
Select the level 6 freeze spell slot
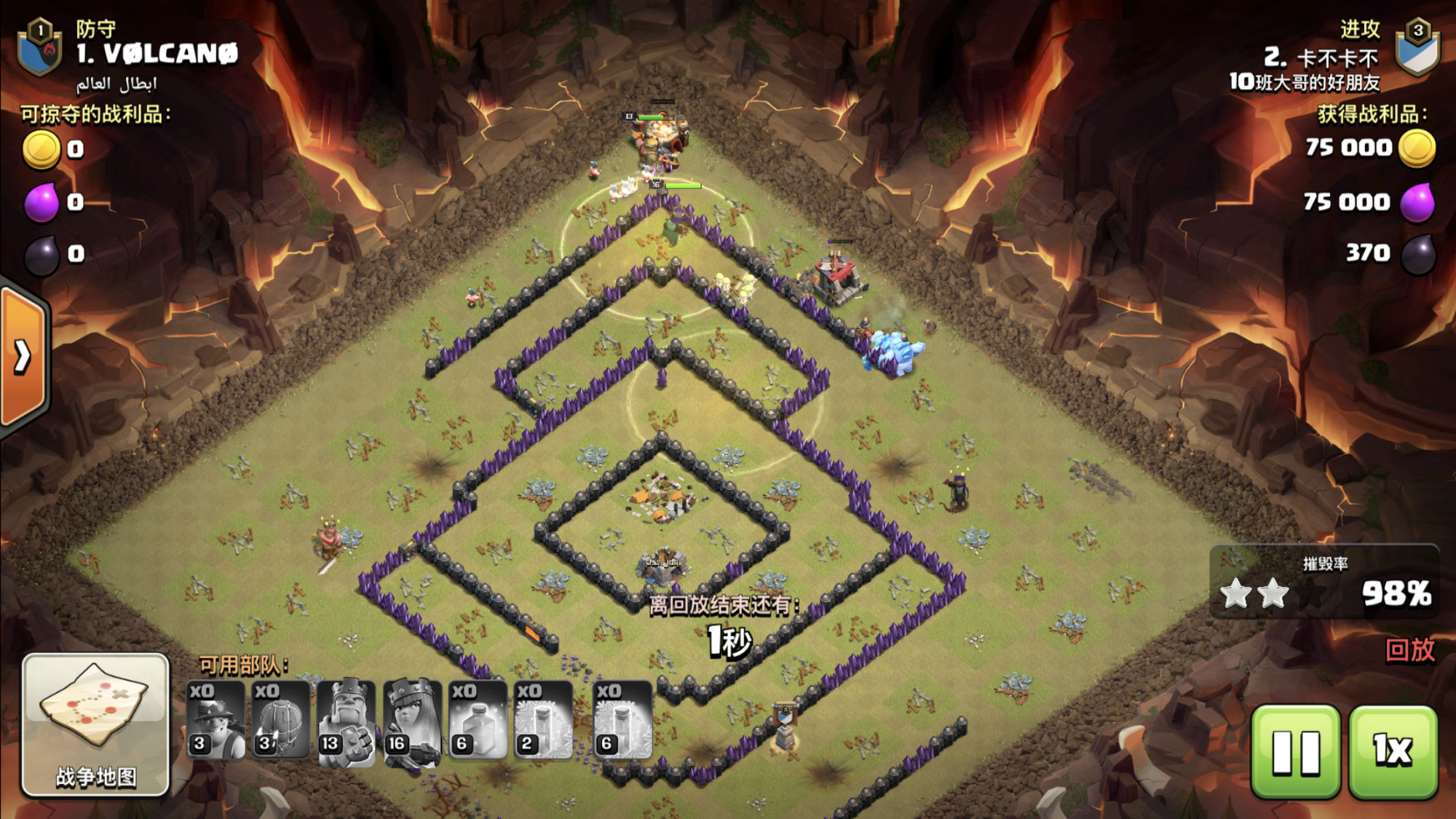pyautogui.click(x=623, y=721)
